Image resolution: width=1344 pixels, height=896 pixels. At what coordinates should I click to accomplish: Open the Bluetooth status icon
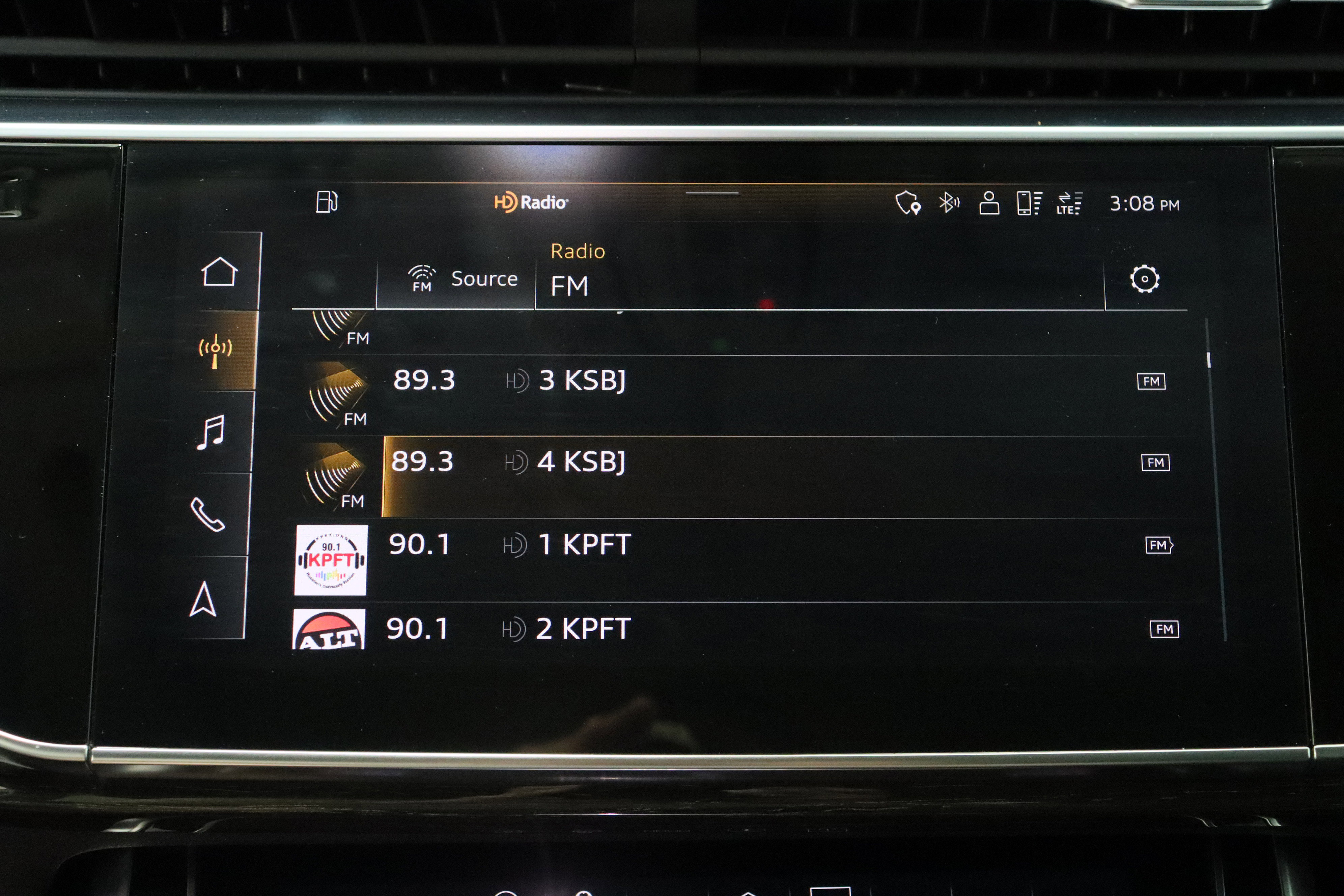tap(949, 203)
